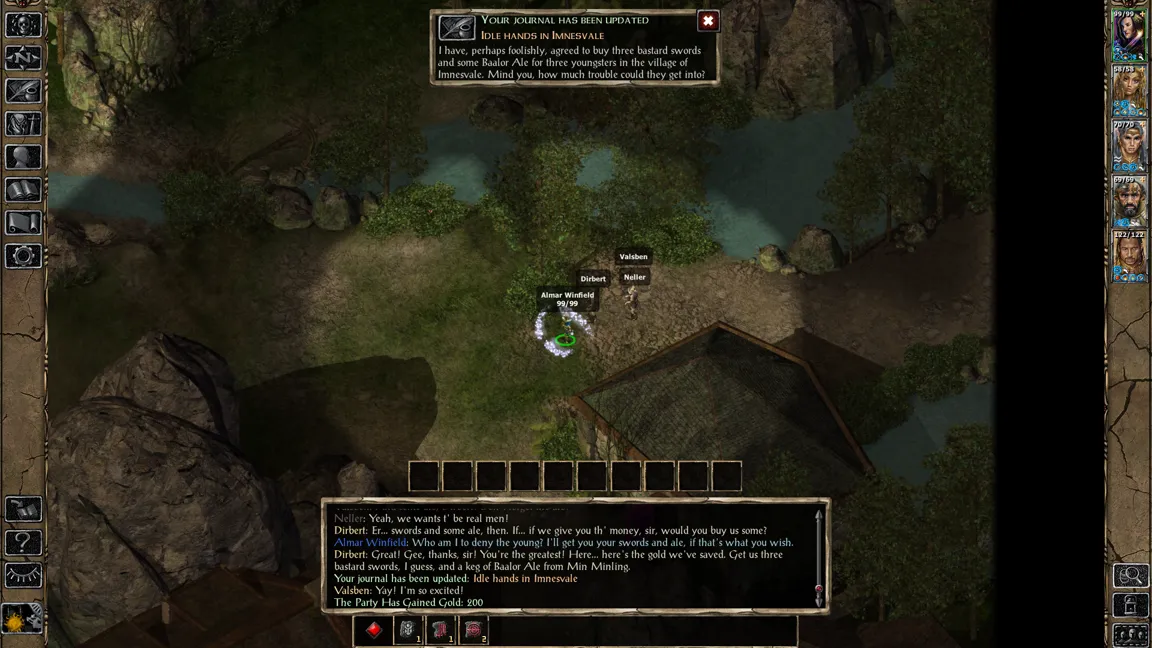Viewport: 1152px width, 648px height.
Task: Open the priest scroll screen
Action: 23,223
